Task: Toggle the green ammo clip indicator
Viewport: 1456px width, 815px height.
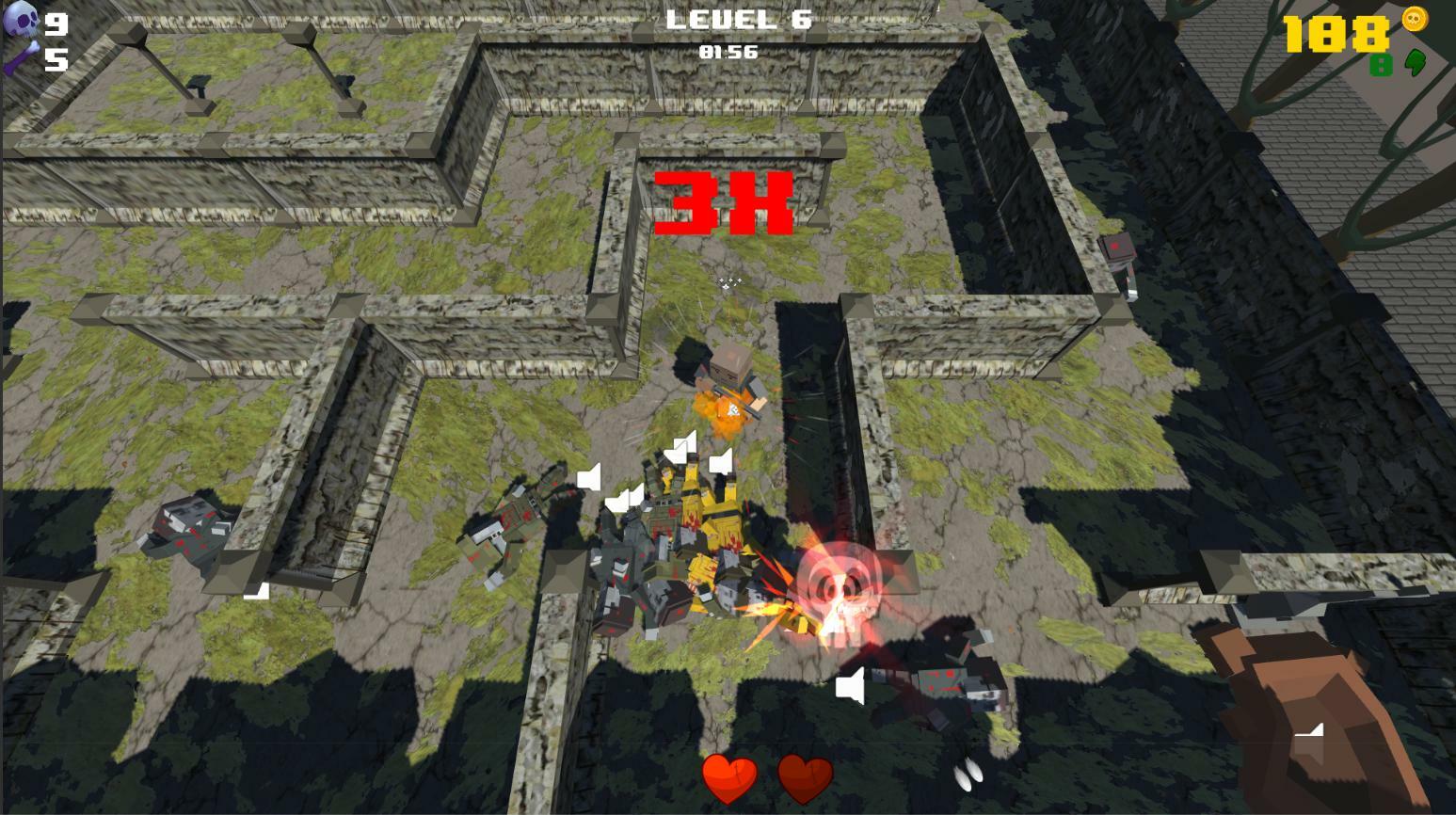Action: (1381, 65)
